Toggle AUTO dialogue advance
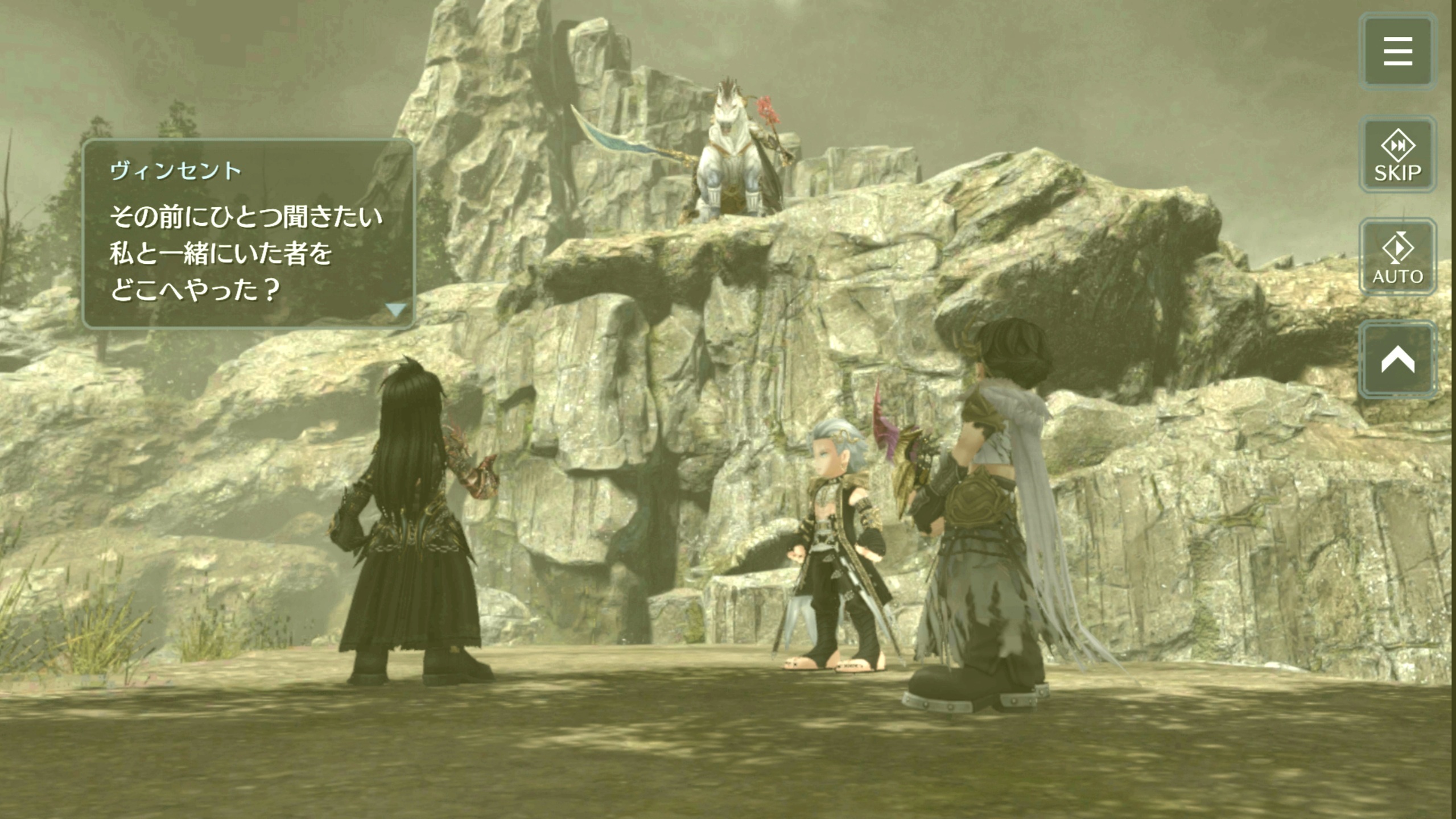This screenshot has width=1456, height=819. coord(1397,257)
